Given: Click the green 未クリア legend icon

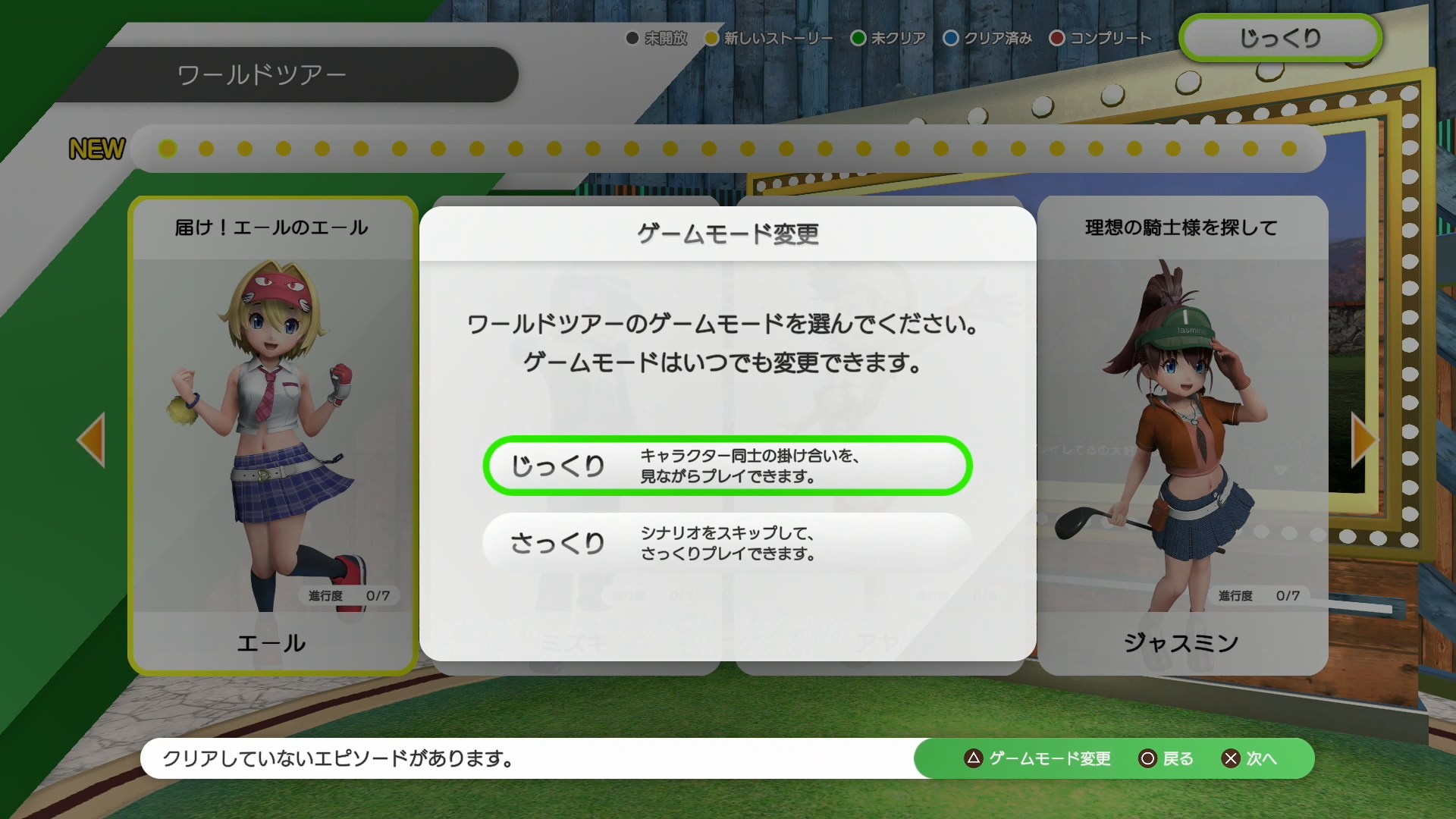Looking at the screenshot, I should 858,38.
